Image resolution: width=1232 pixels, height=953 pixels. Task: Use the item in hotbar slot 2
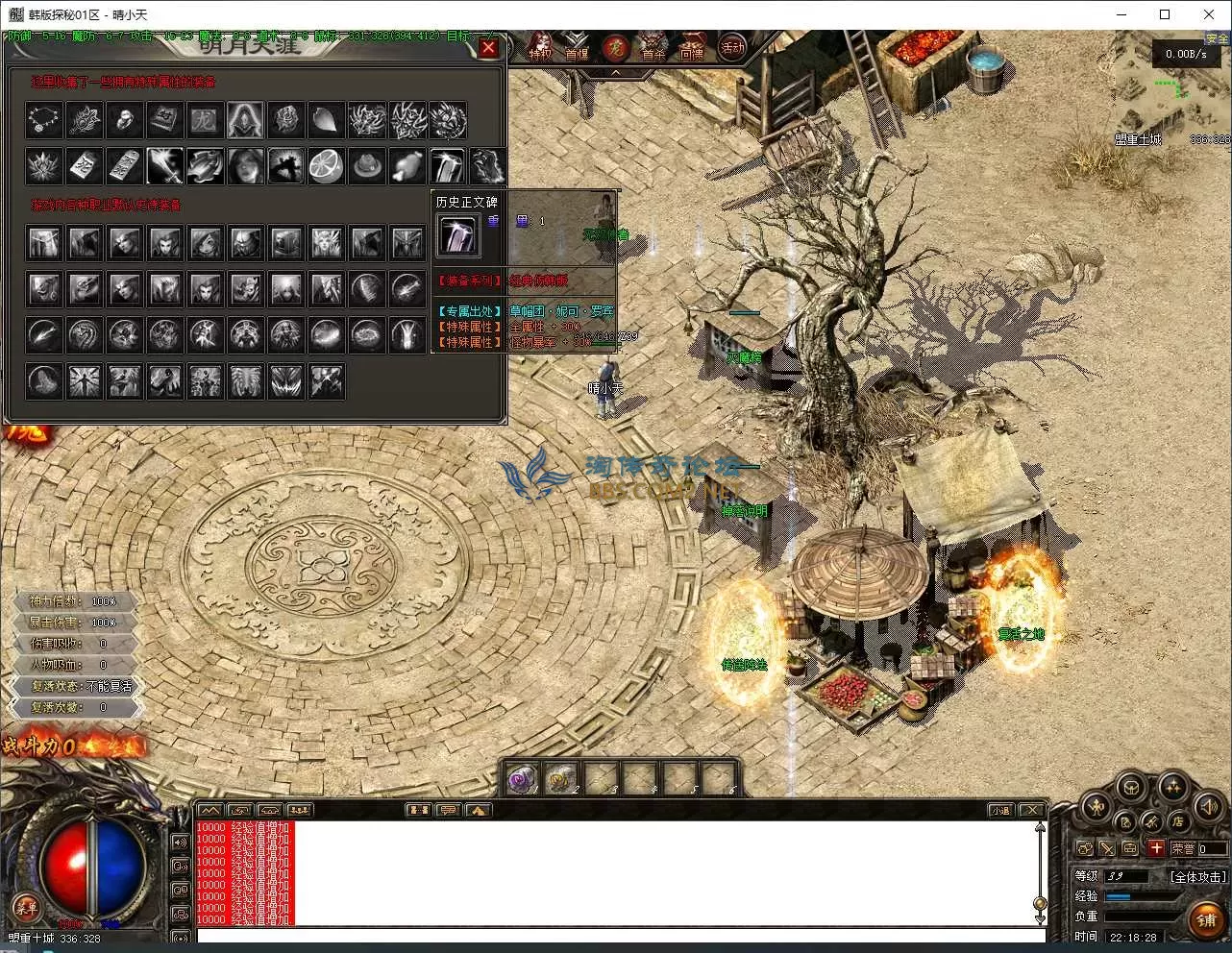click(x=561, y=778)
